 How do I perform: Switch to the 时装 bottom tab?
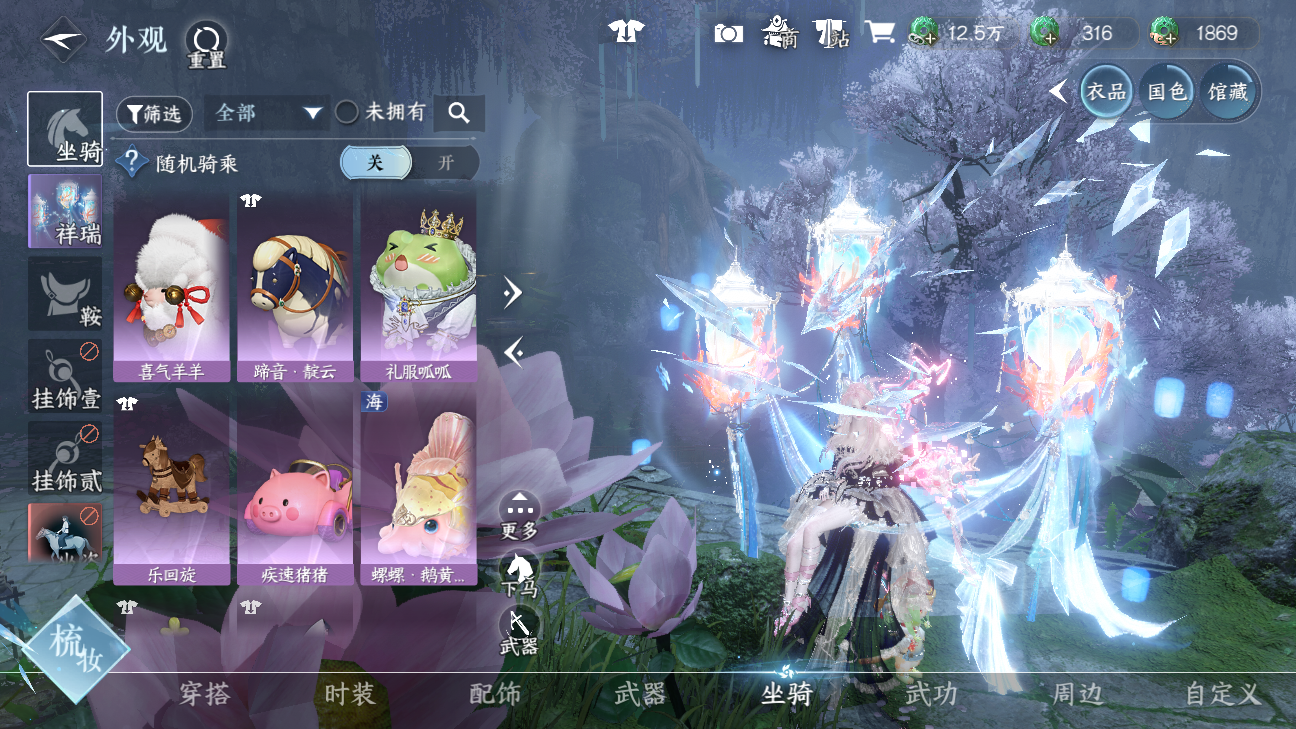pos(350,694)
